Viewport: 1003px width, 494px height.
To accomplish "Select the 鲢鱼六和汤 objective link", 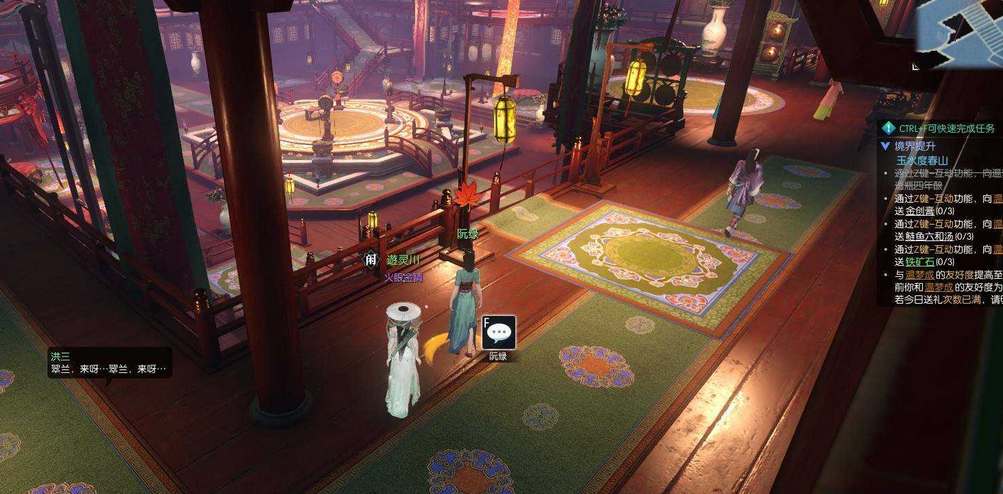I will (x=926, y=236).
